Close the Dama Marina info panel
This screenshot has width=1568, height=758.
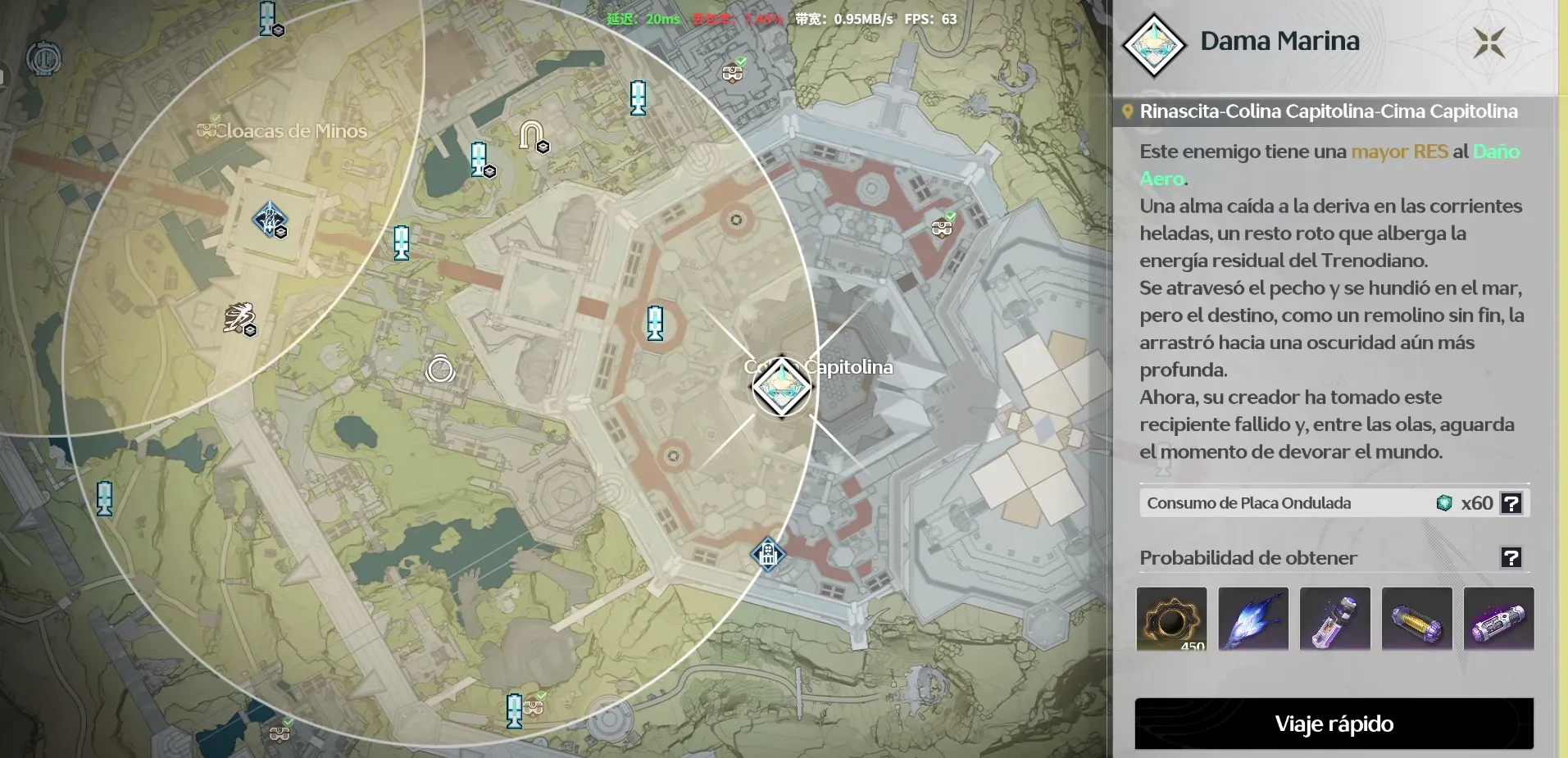[1488, 43]
